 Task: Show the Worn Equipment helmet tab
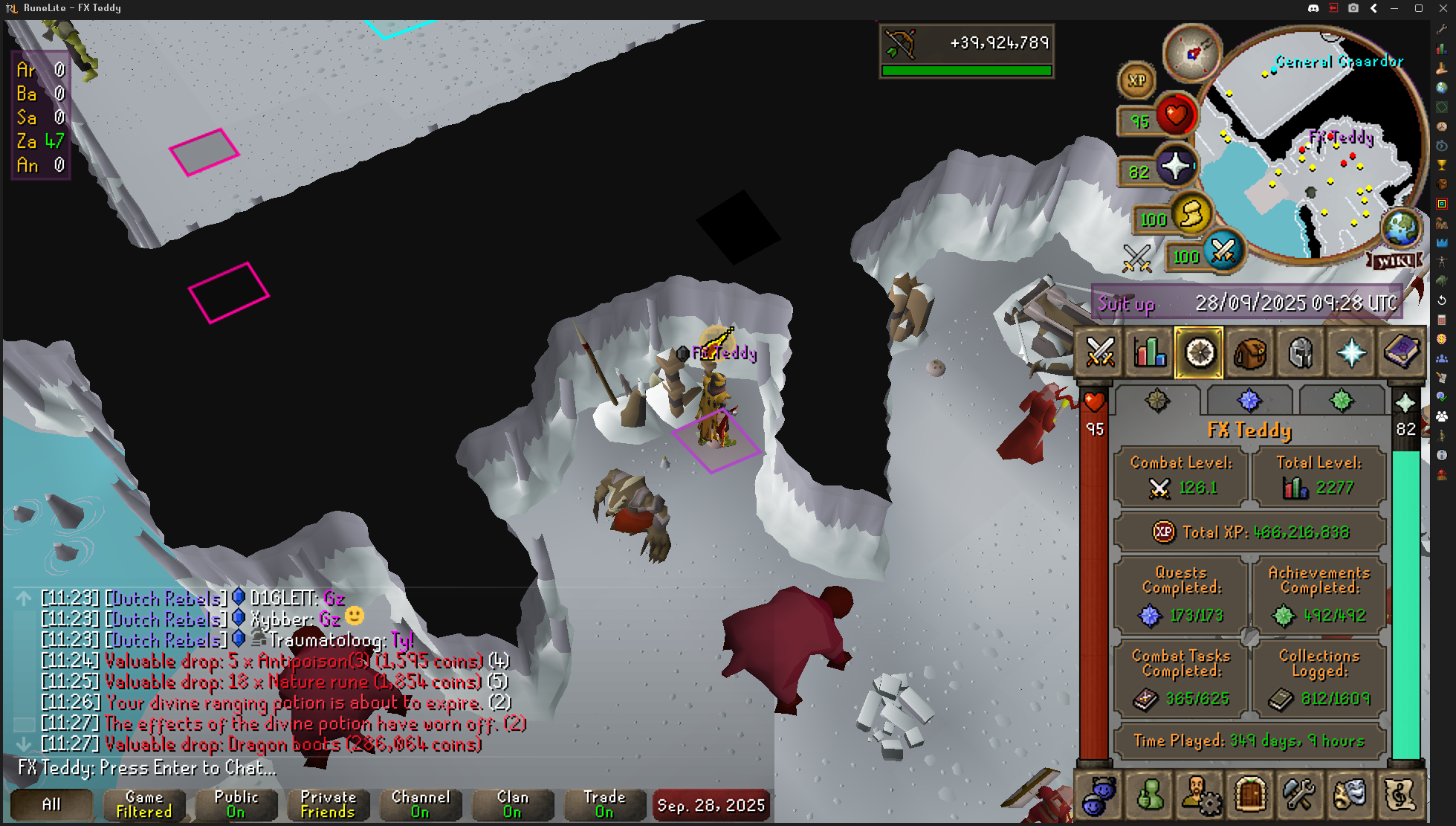pyautogui.click(x=1301, y=352)
